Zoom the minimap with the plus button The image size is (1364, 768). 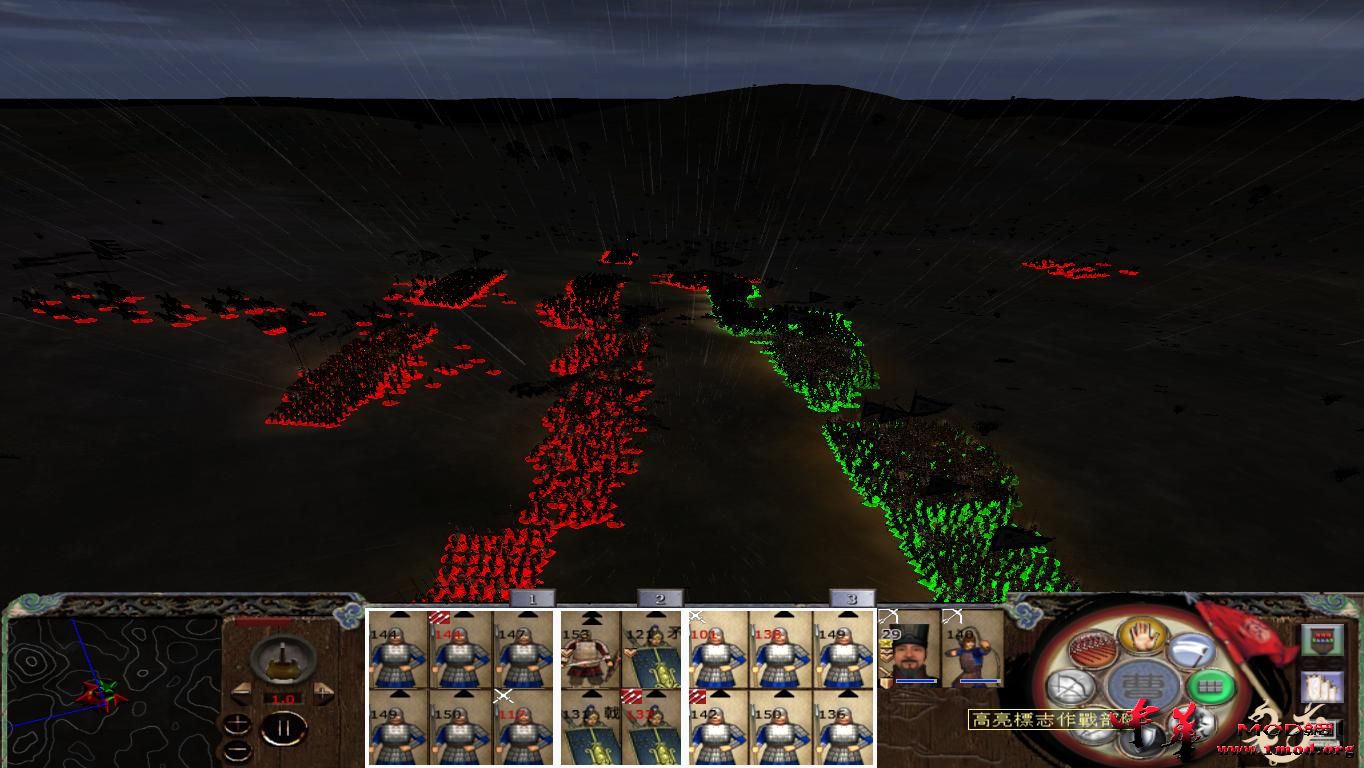pos(238,726)
